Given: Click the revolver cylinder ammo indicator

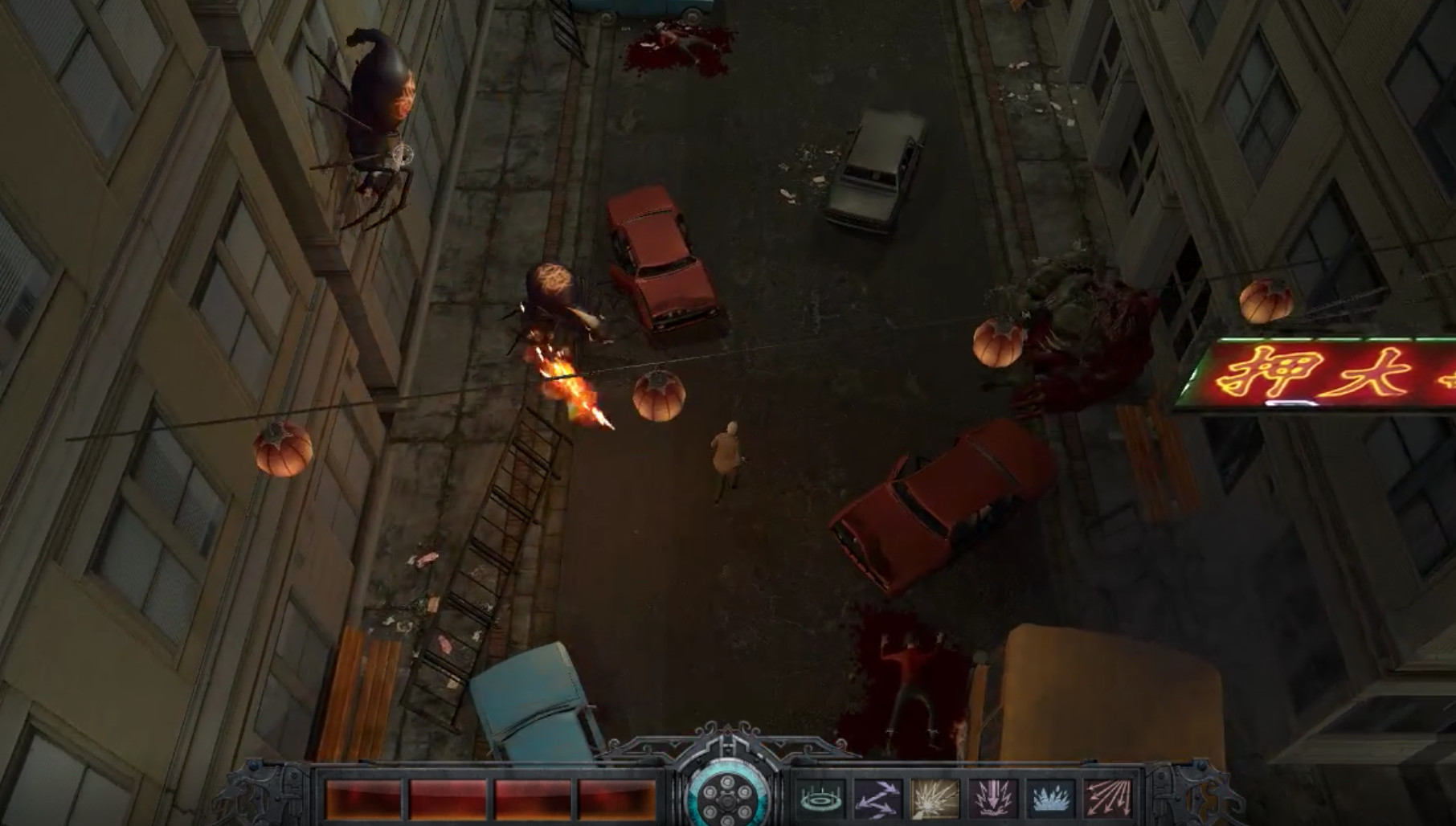Looking at the screenshot, I should [726, 799].
